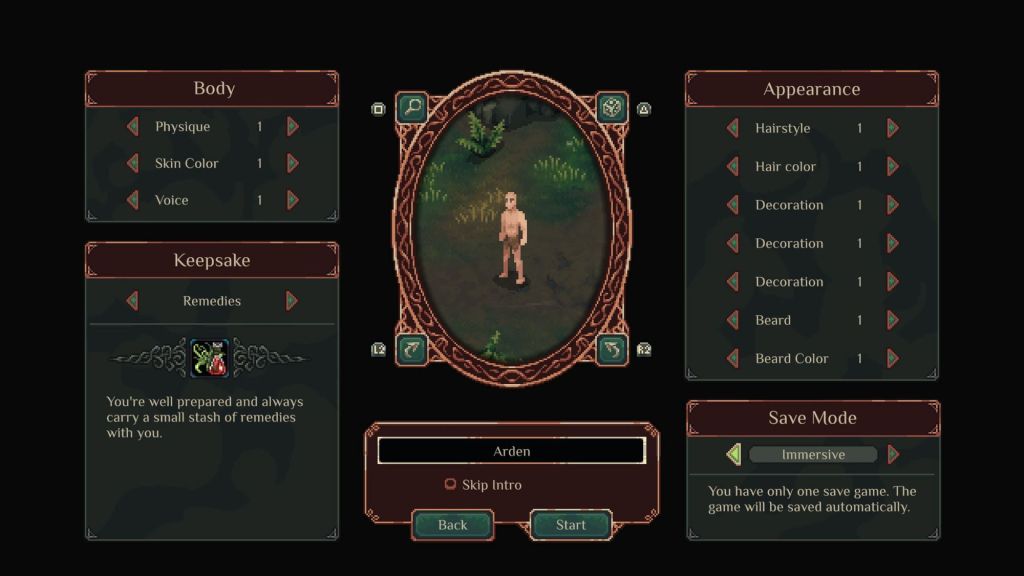Select the previous Keepsake option
Screen dimensions: 1024x576
132,301
